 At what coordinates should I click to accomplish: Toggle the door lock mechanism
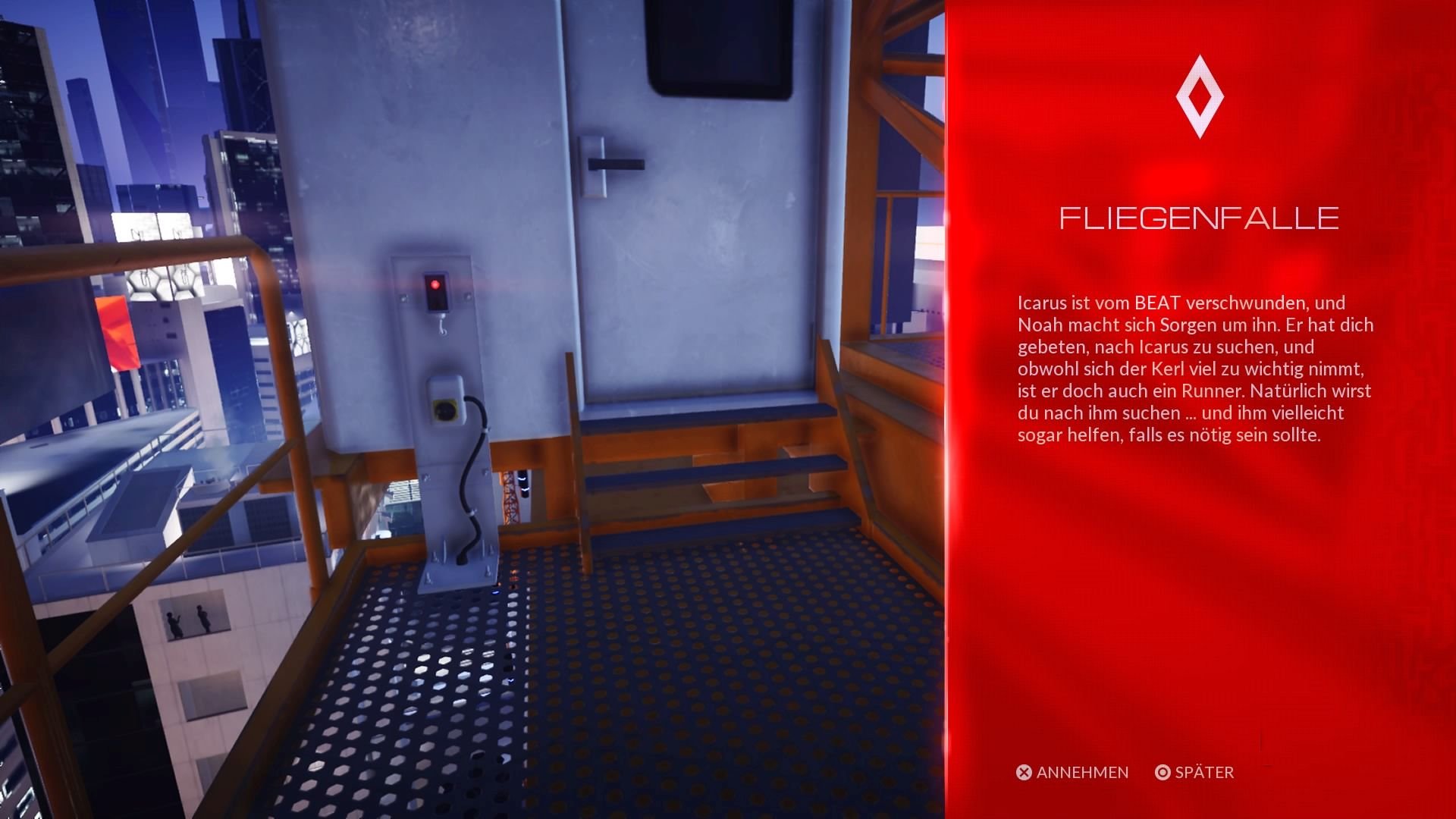[614, 163]
